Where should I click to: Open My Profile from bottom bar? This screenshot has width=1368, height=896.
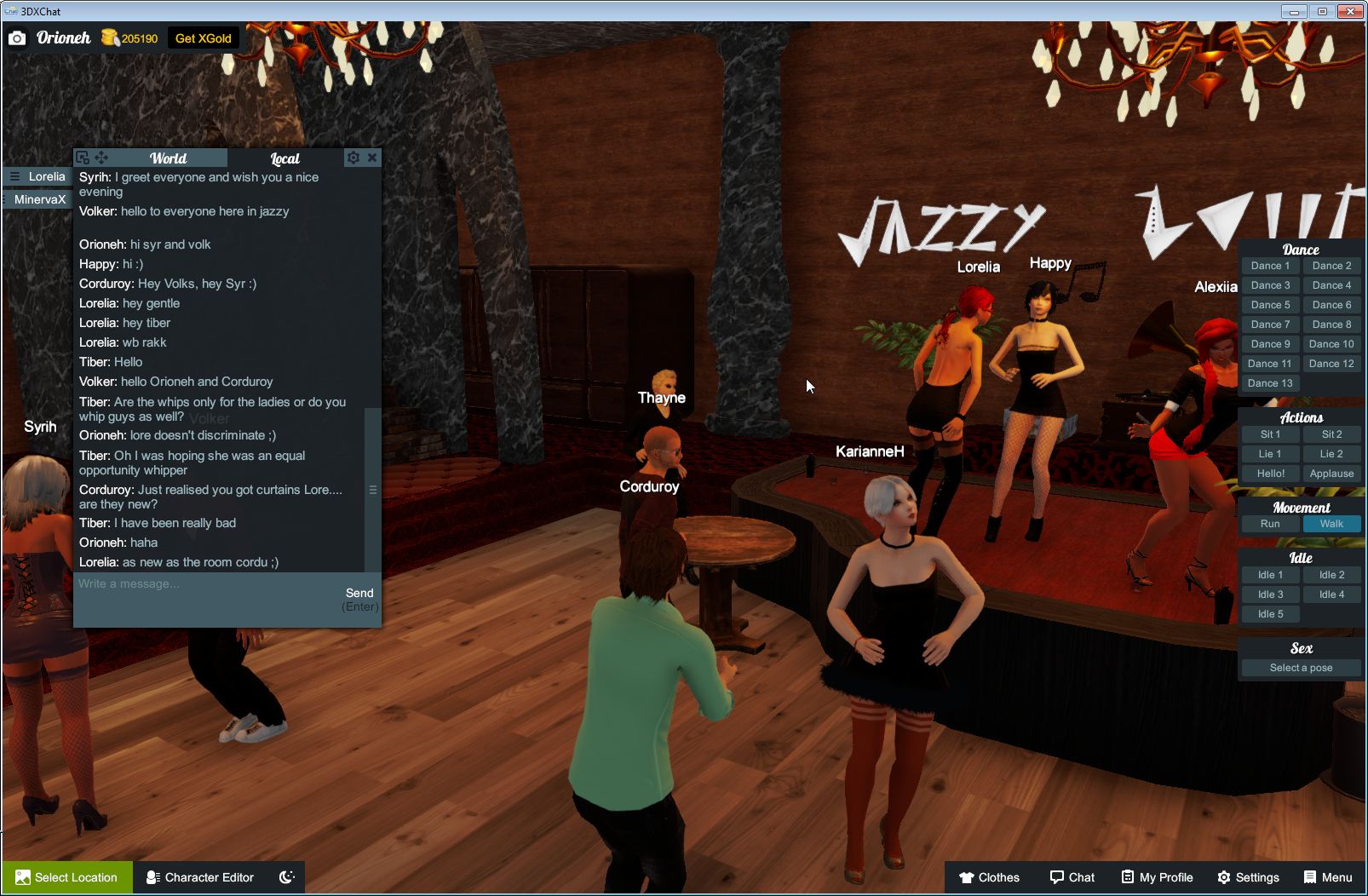click(x=1156, y=877)
